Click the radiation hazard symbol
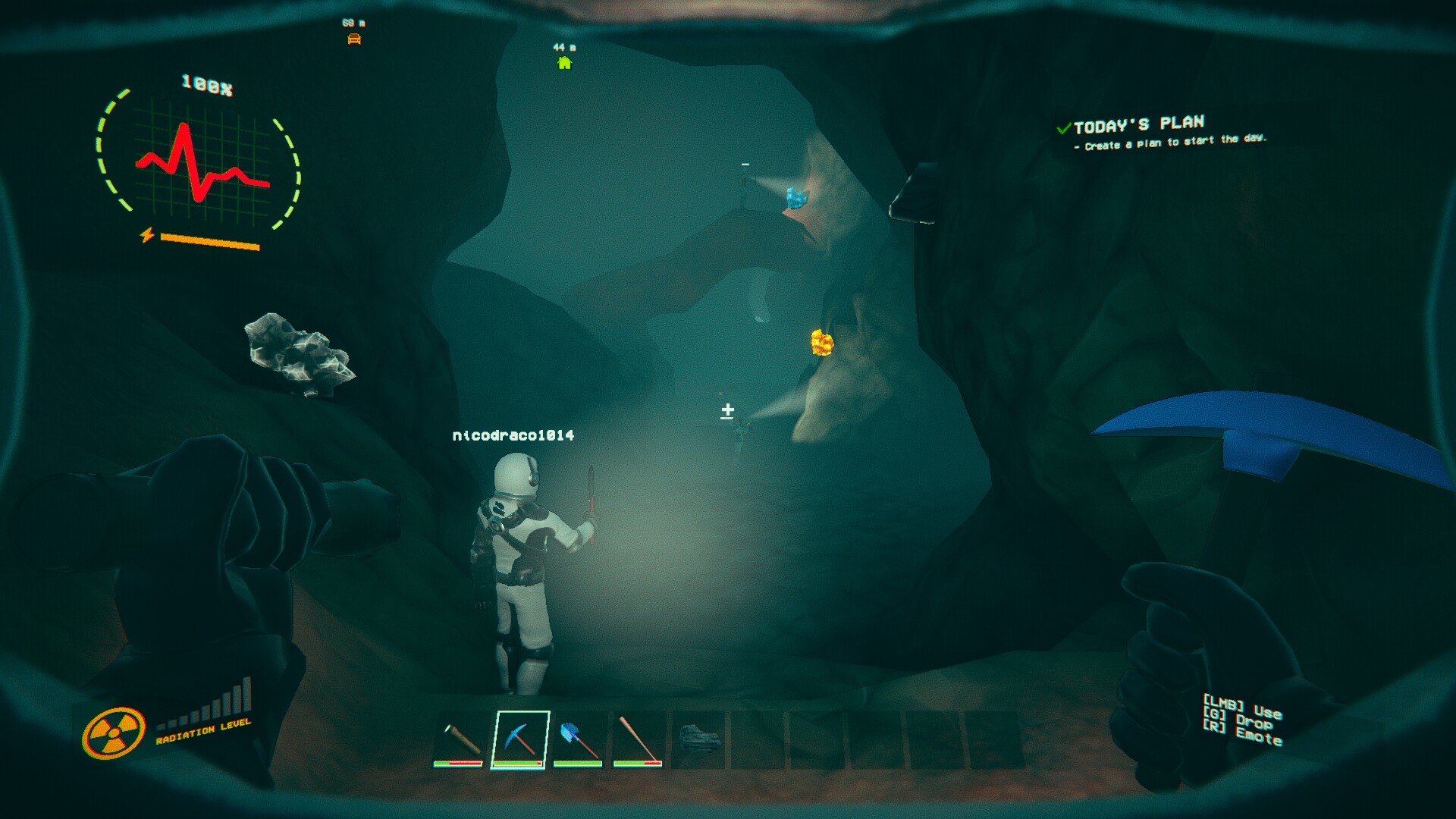1456x819 pixels. click(115, 730)
